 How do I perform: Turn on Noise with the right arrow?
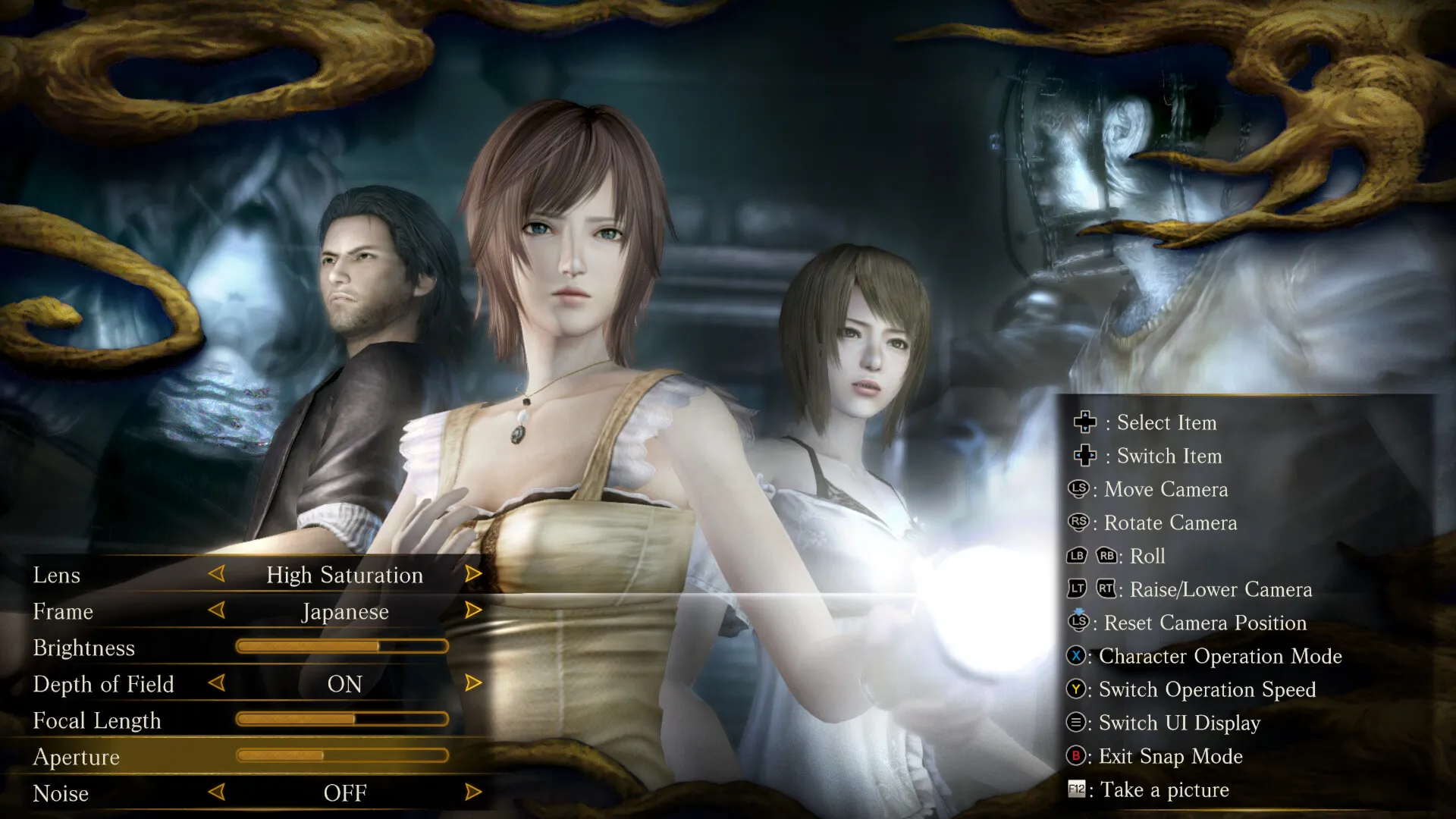click(473, 792)
